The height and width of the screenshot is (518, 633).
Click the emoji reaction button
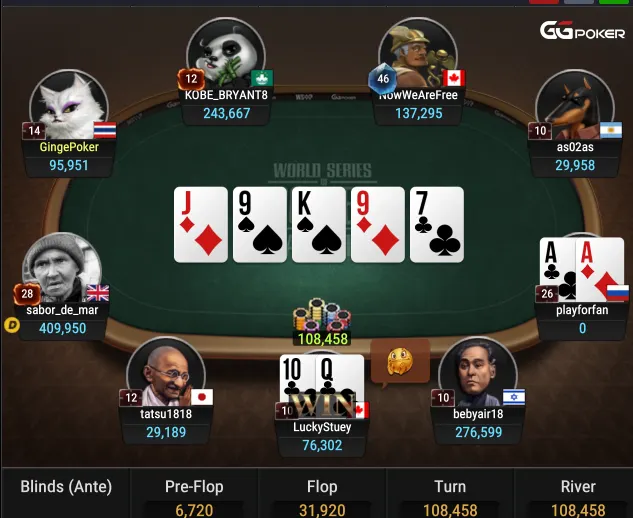click(x=399, y=361)
